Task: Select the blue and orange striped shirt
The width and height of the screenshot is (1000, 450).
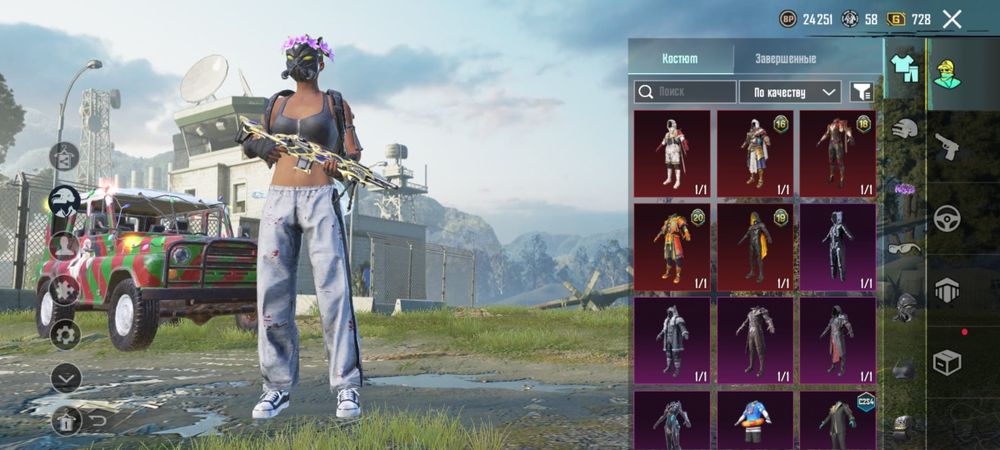Action: pyautogui.click(x=755, y=420)
